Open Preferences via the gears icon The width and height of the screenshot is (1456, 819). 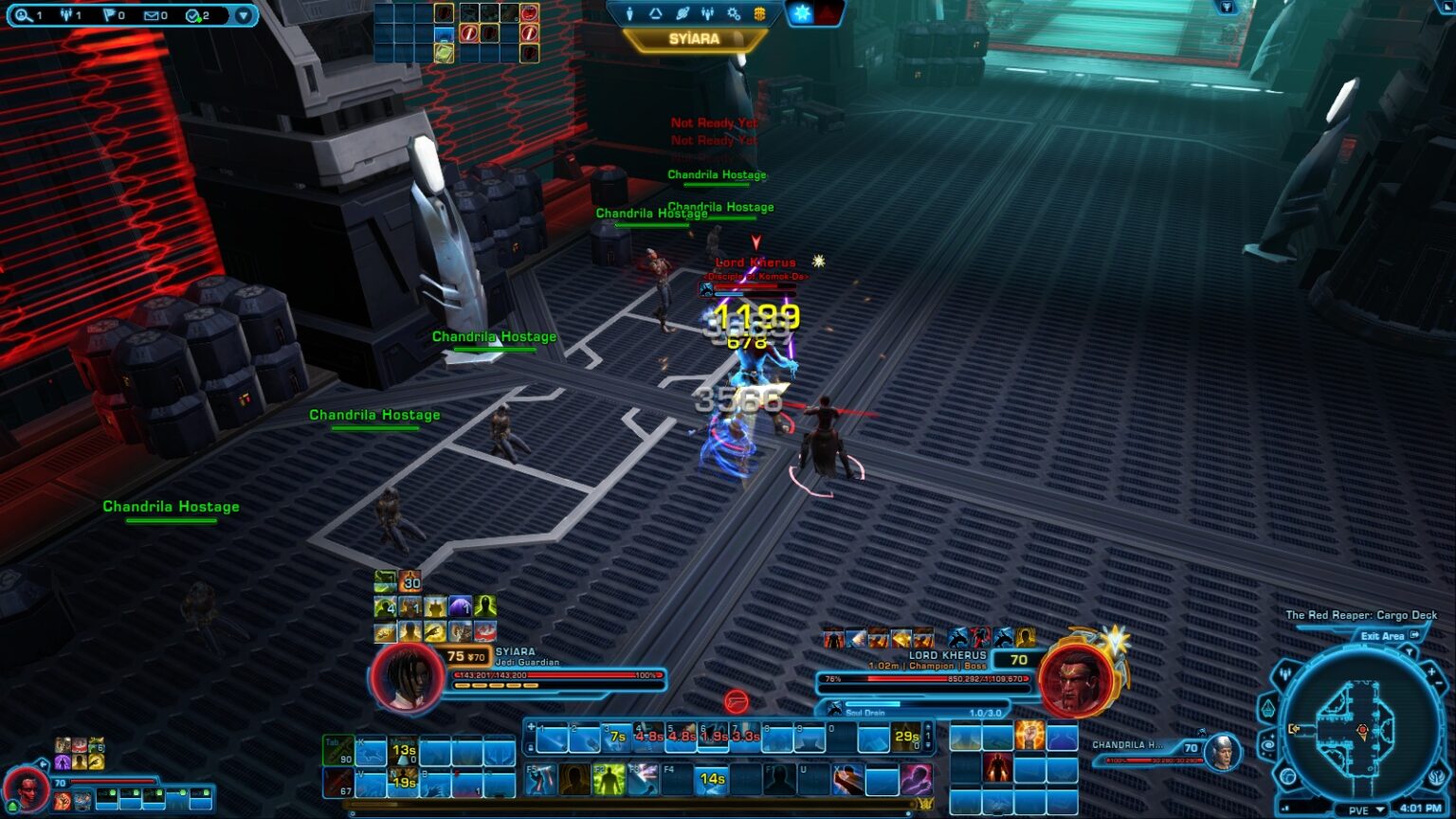click(734, 13)
